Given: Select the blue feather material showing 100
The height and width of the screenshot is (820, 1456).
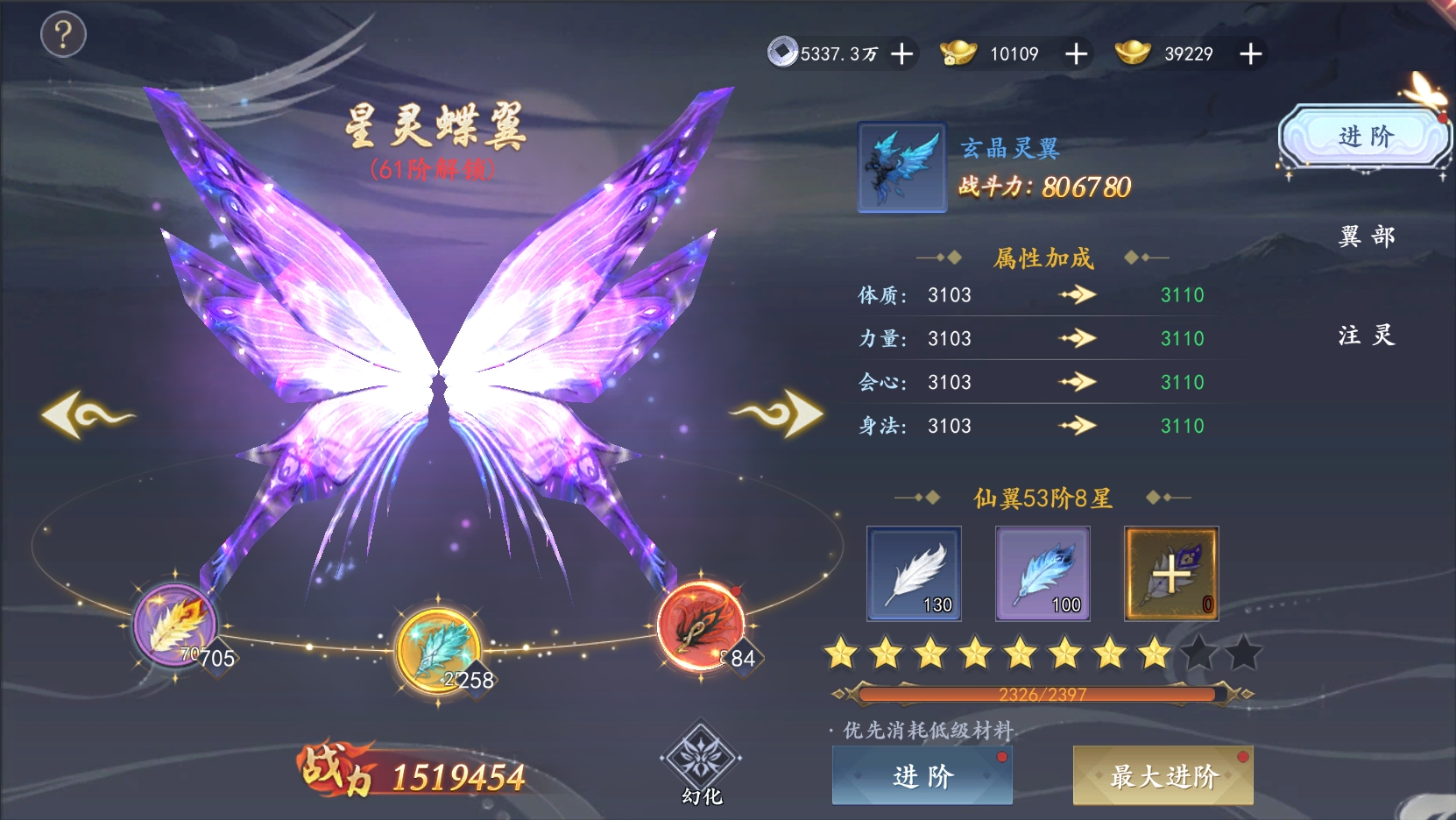Looking at the screenshot, I should pyautogui.click(x=1042, y=574).
